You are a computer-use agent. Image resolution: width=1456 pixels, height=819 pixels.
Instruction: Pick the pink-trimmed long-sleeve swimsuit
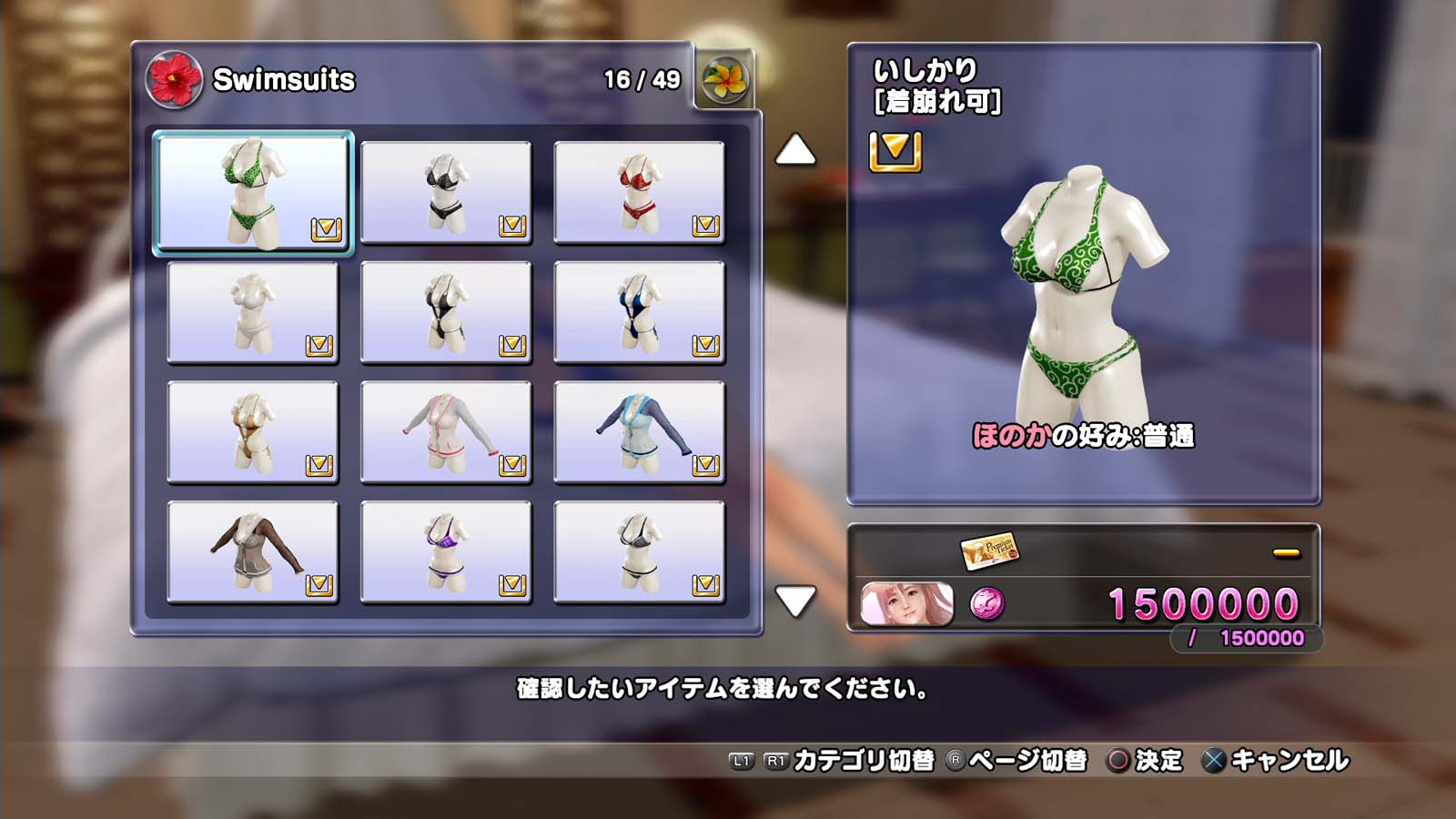coord(446,433)
